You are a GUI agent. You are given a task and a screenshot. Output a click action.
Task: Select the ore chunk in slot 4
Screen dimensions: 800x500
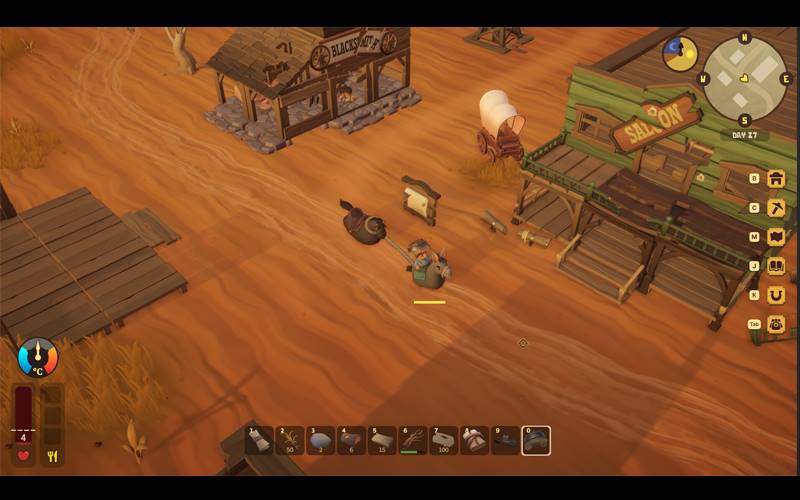click(351, 440)
